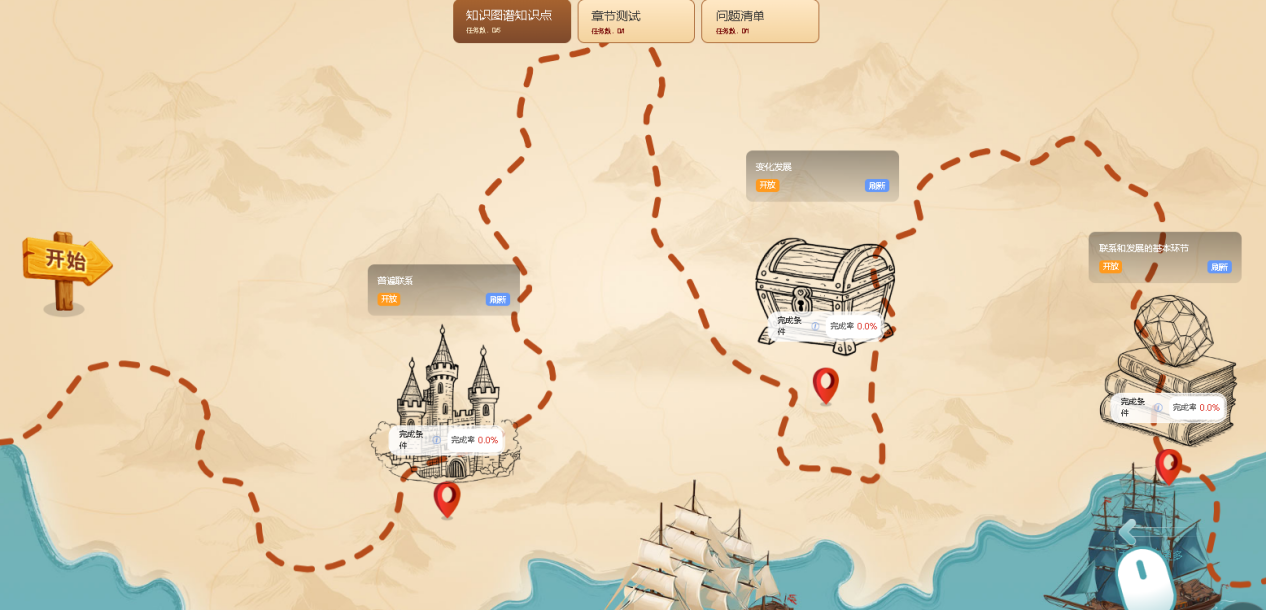Open the 章节测试 tab
Image resolution: width=1266 pixels, height=610 pixels.
(x=635, y=20)
